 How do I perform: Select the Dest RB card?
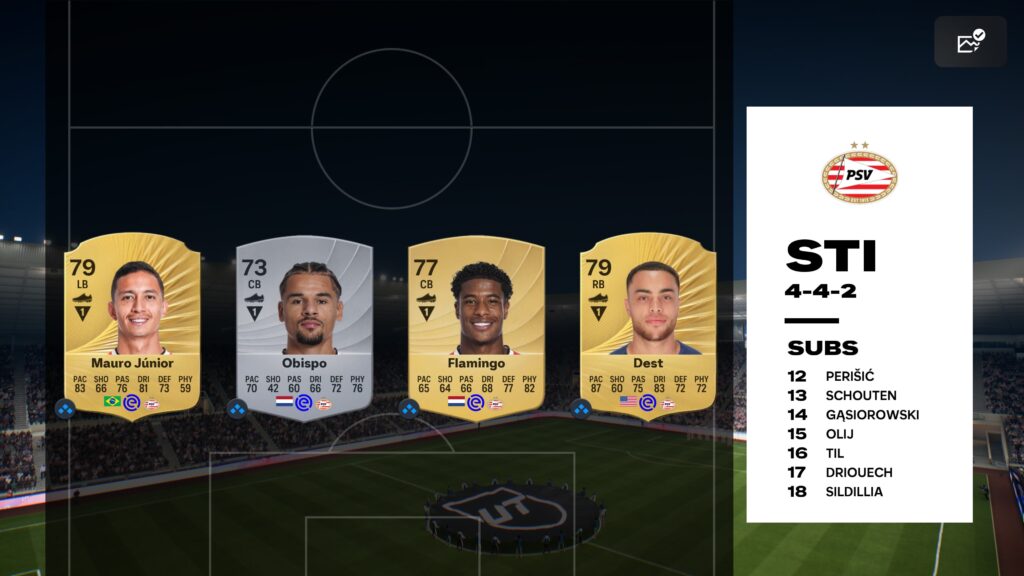click(x=648, y=325)
